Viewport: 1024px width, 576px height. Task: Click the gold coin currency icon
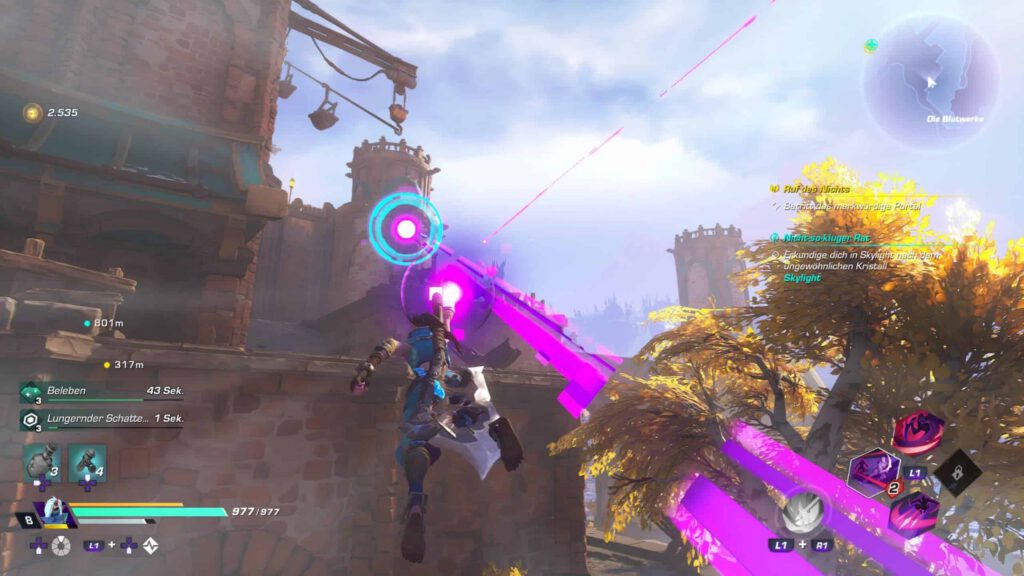tap(32, 113)
